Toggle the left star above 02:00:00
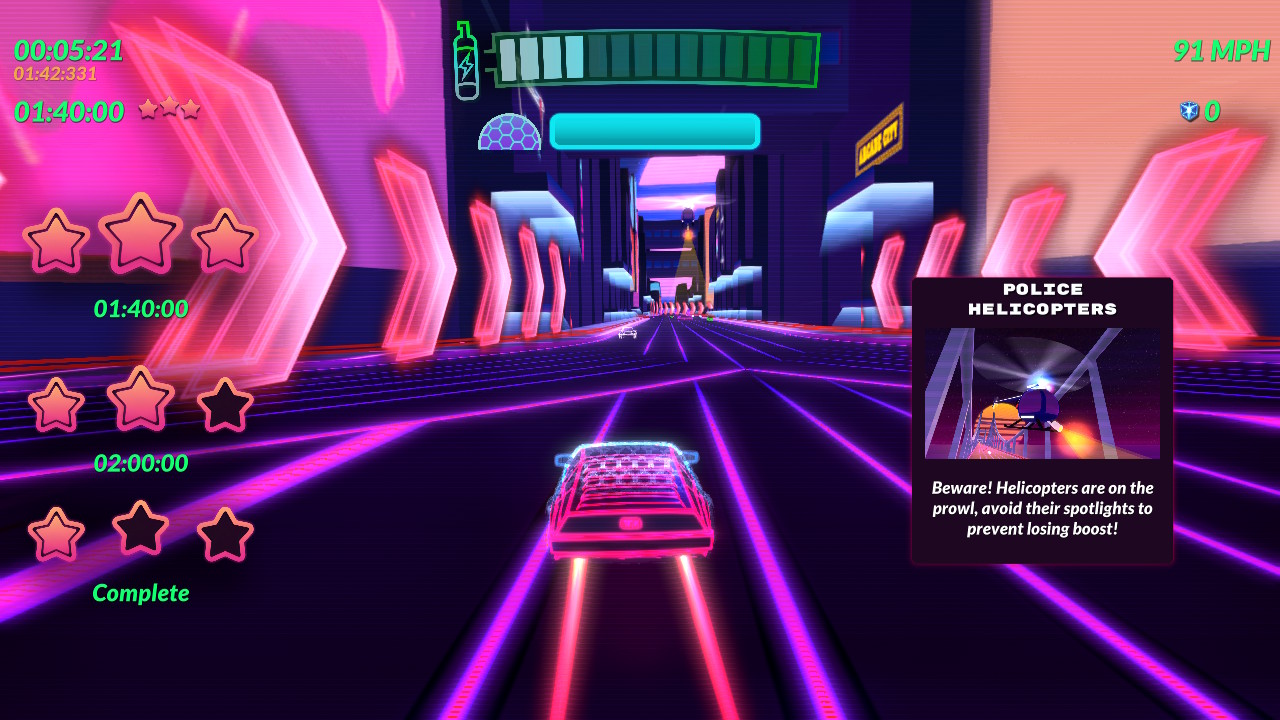Screen dimensions: 1280x720 coord(57,404)
